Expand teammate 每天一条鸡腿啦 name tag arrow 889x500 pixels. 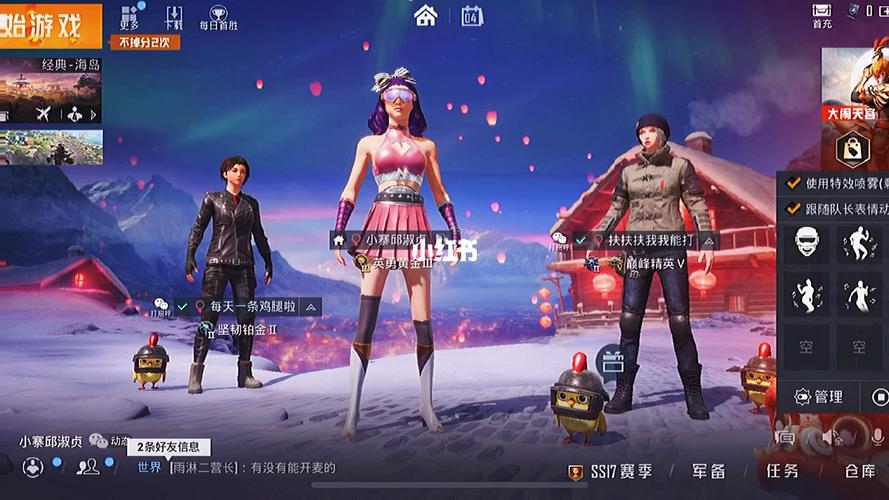(311, 307)
